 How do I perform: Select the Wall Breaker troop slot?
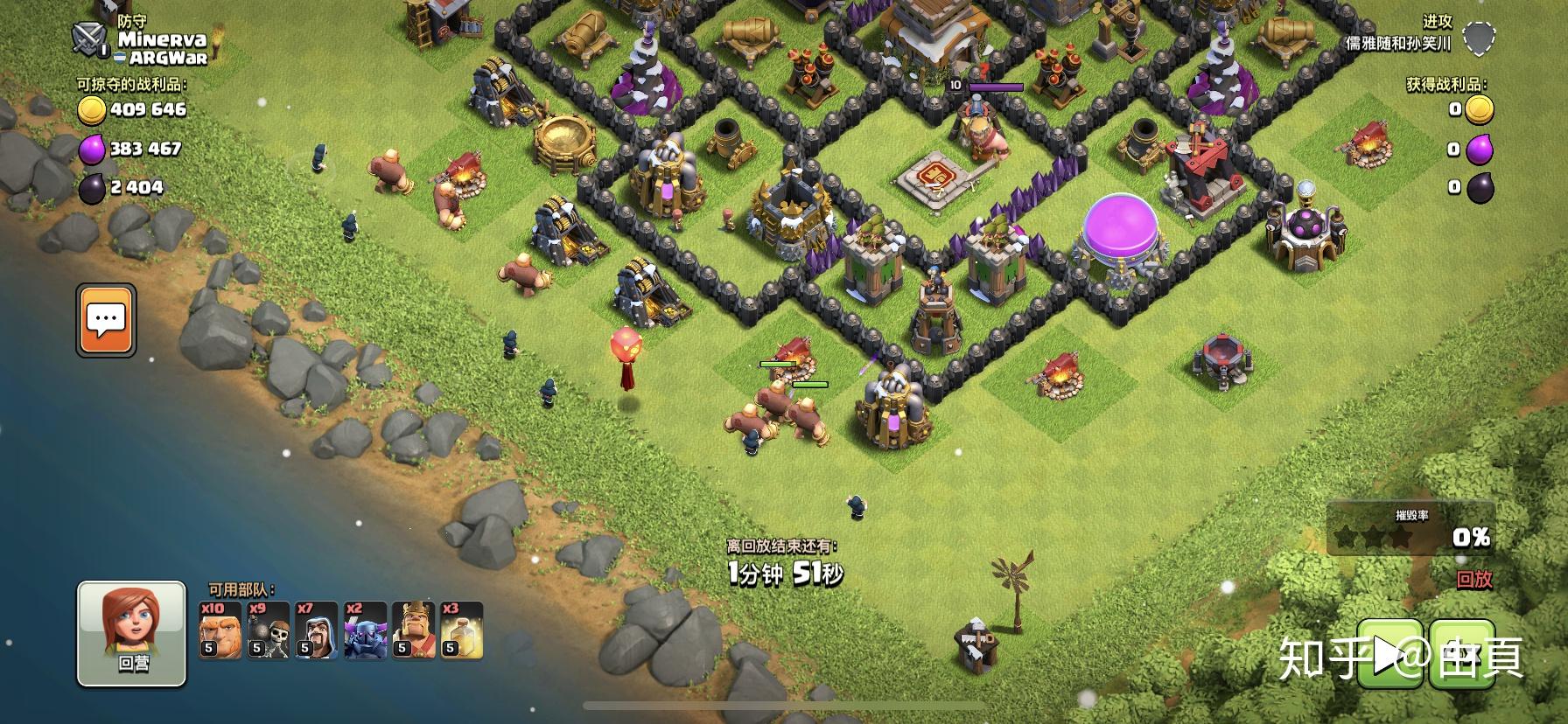coord(268,630)
